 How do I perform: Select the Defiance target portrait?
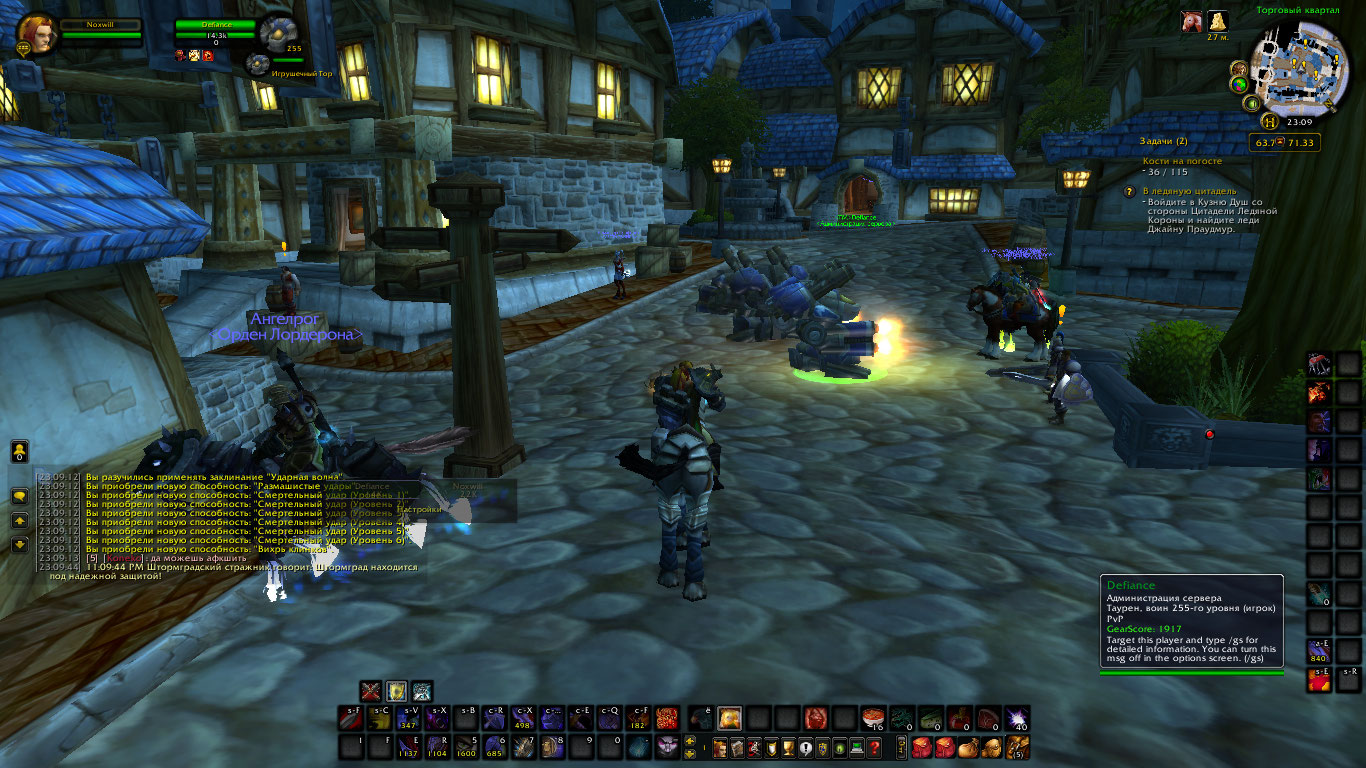(x=275, y=32)
